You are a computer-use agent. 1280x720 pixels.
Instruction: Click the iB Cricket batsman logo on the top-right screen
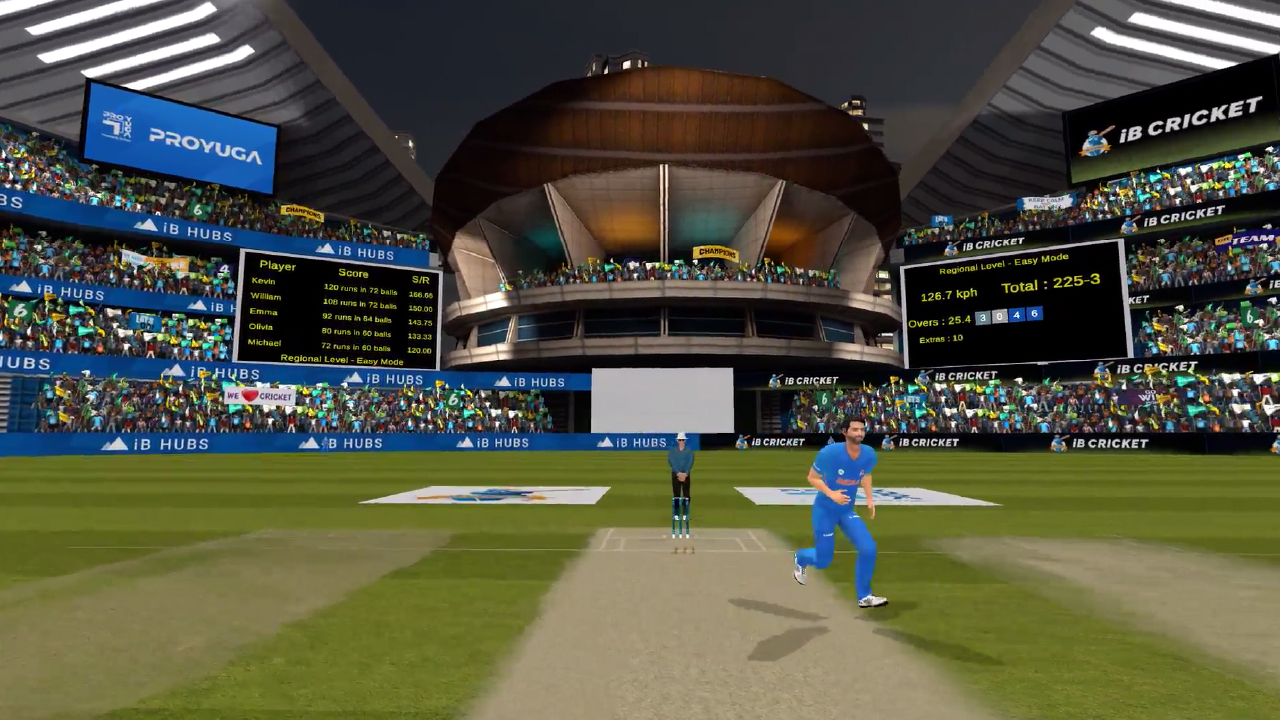[x=1096, y=141]
